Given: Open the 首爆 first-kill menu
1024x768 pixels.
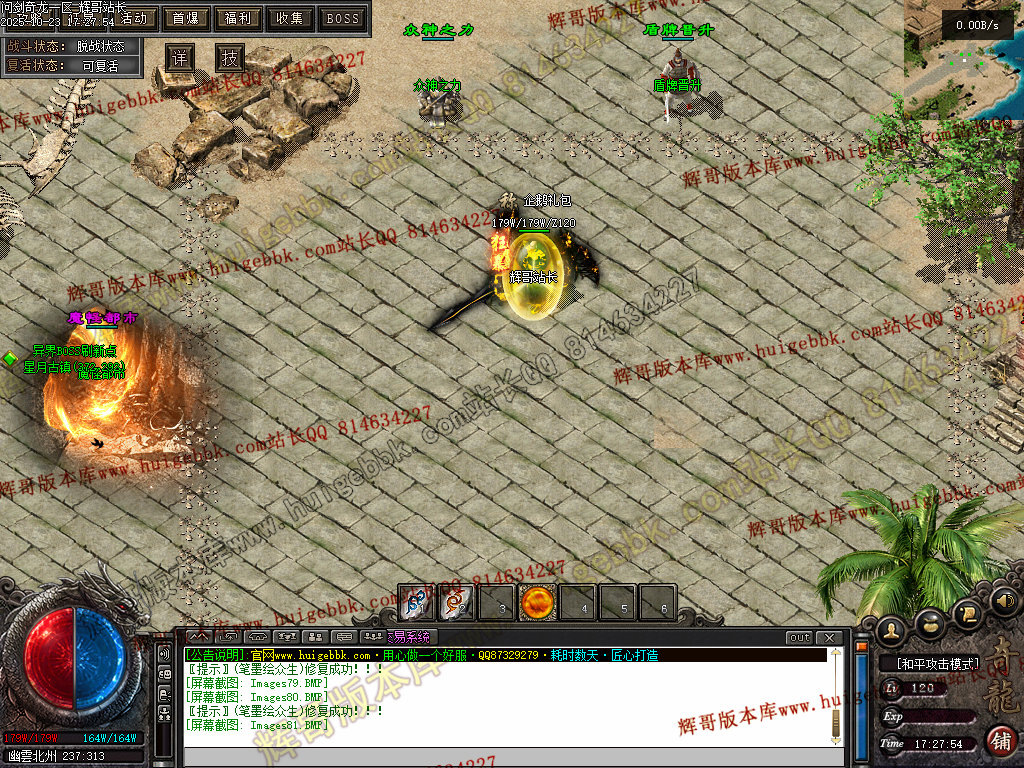Looking at the screenshot, I should tap(184, 18).
